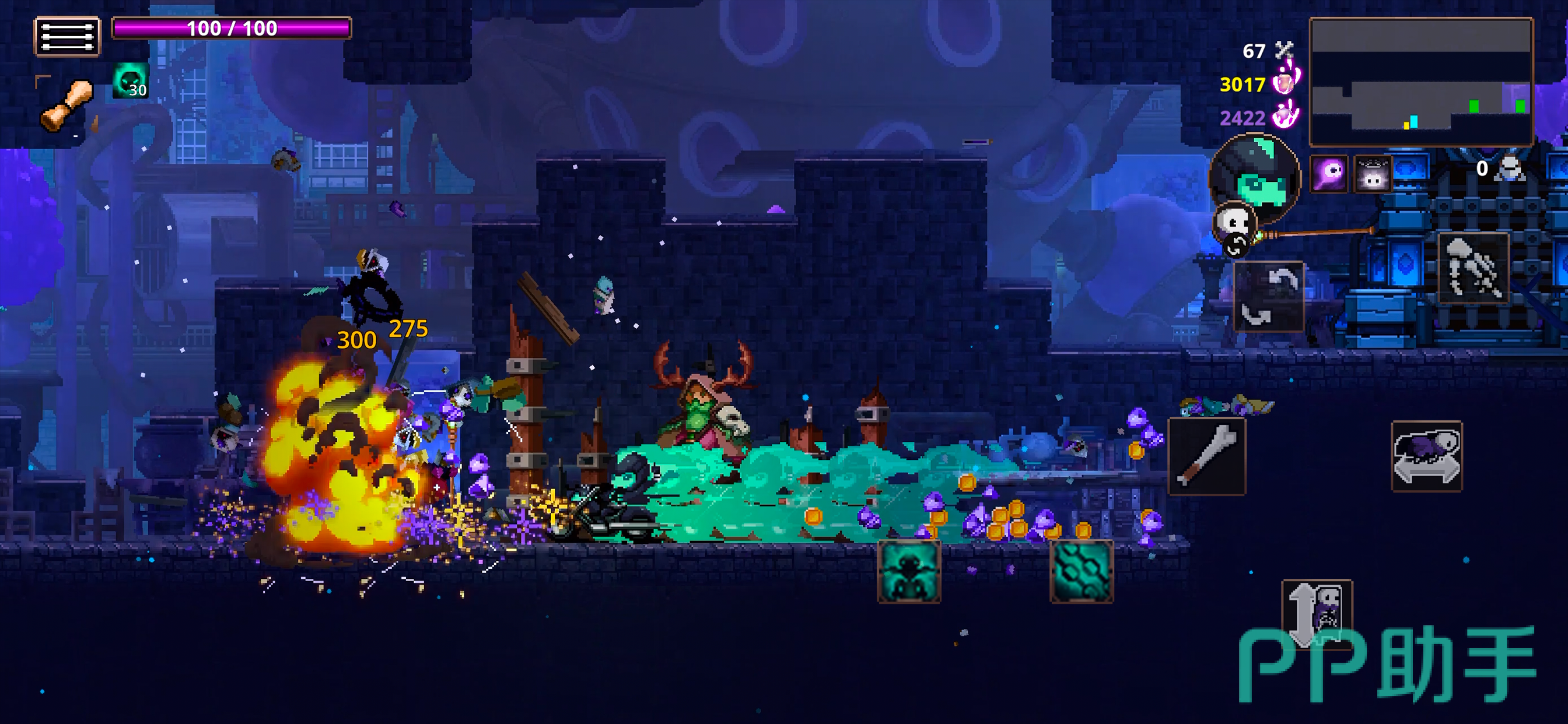Activate the teal shadow figure skill
The image size is (1568, 724).
[908, 571]
